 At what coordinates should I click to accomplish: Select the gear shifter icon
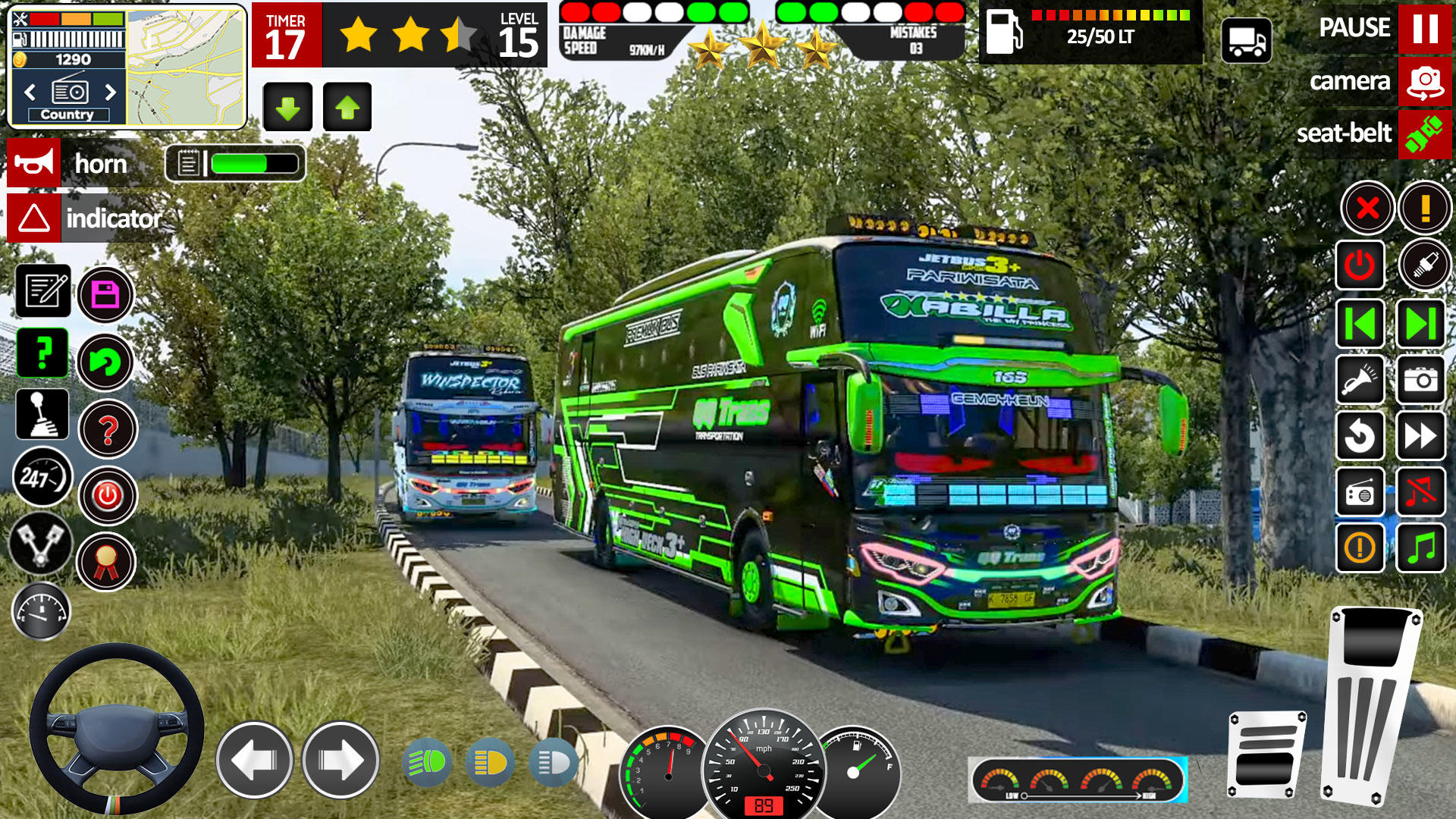pyautogui.click(x=42, y=415)
